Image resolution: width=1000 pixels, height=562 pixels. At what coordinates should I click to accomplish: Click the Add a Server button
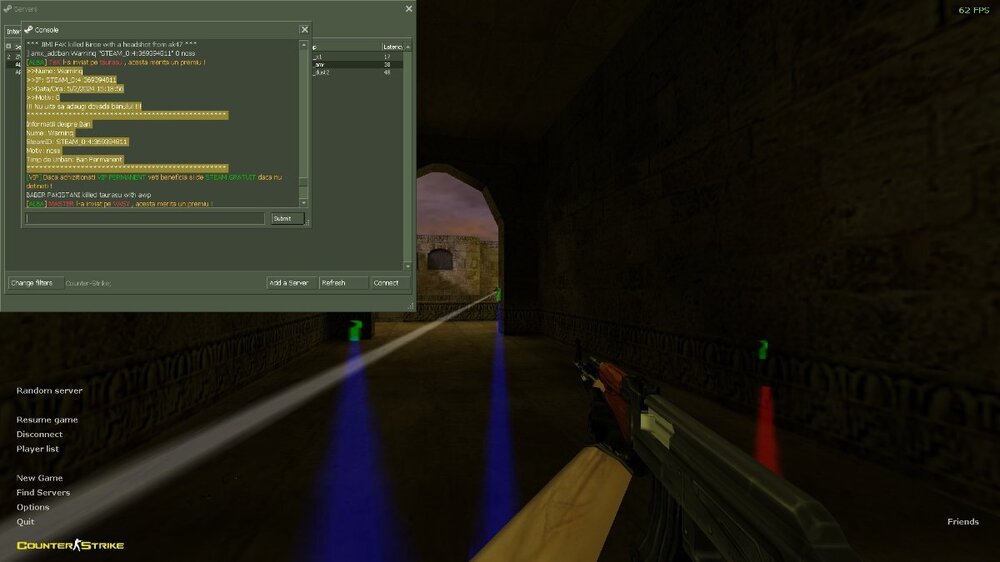click(x=291, y=283)
